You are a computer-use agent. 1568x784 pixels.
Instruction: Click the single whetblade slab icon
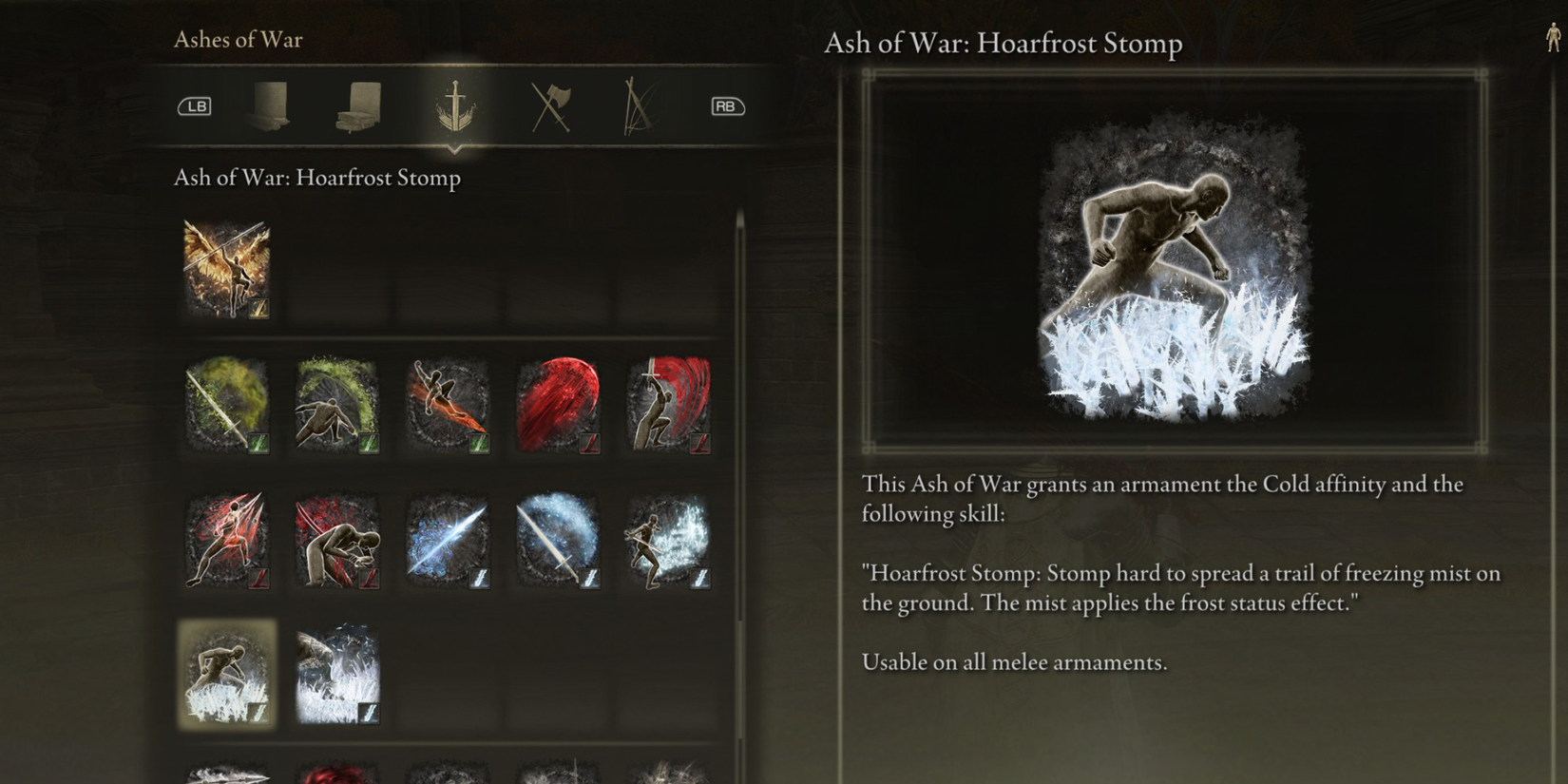(271, 105)
